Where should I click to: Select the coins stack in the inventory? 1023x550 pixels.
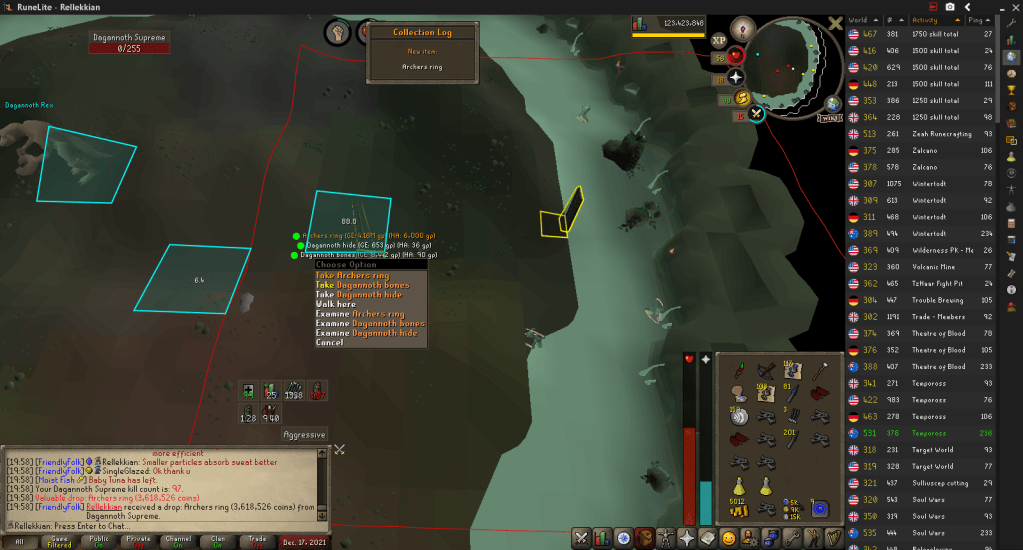coord(738,508)
